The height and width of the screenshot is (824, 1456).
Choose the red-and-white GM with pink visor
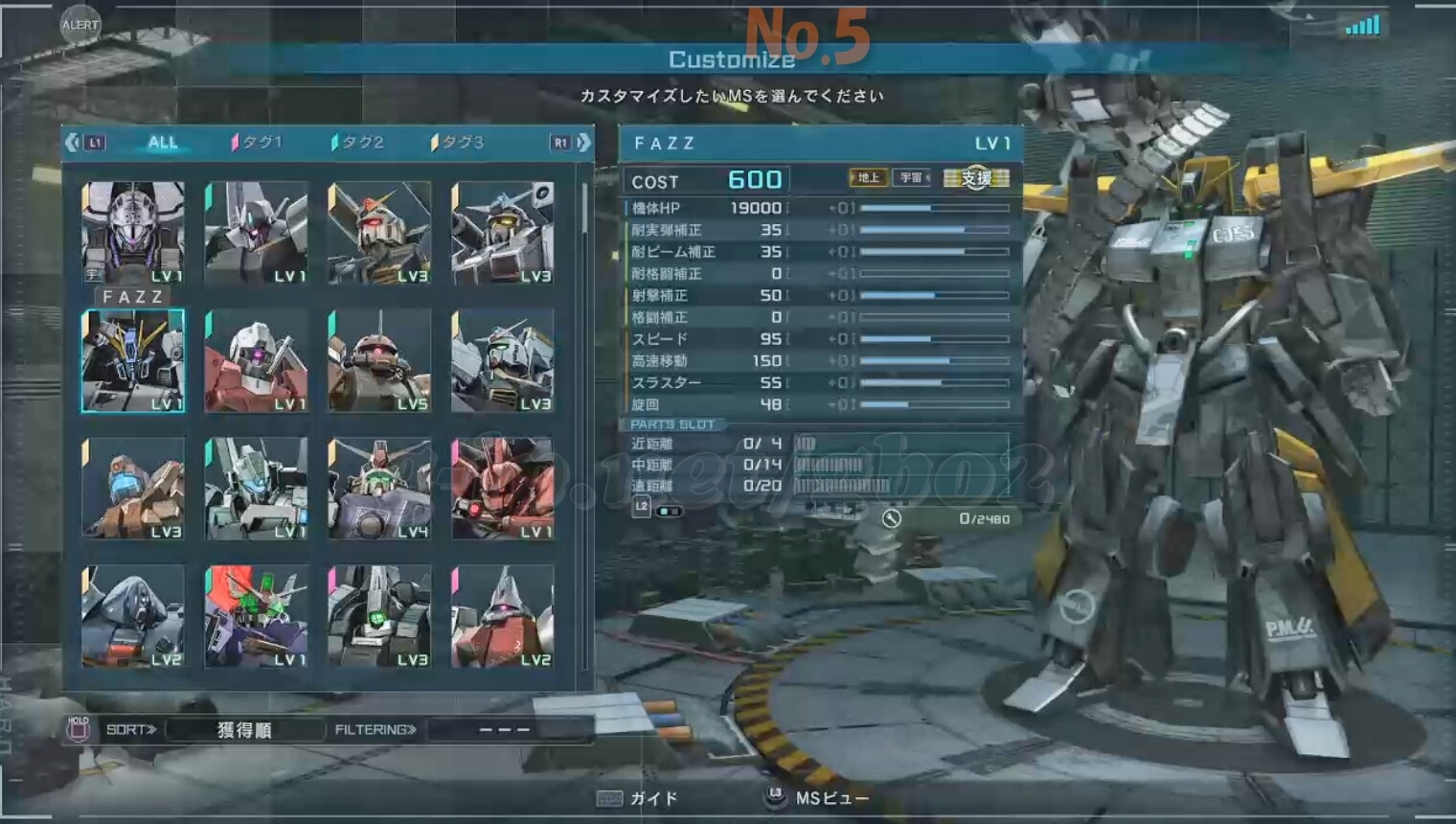(256, 361)
